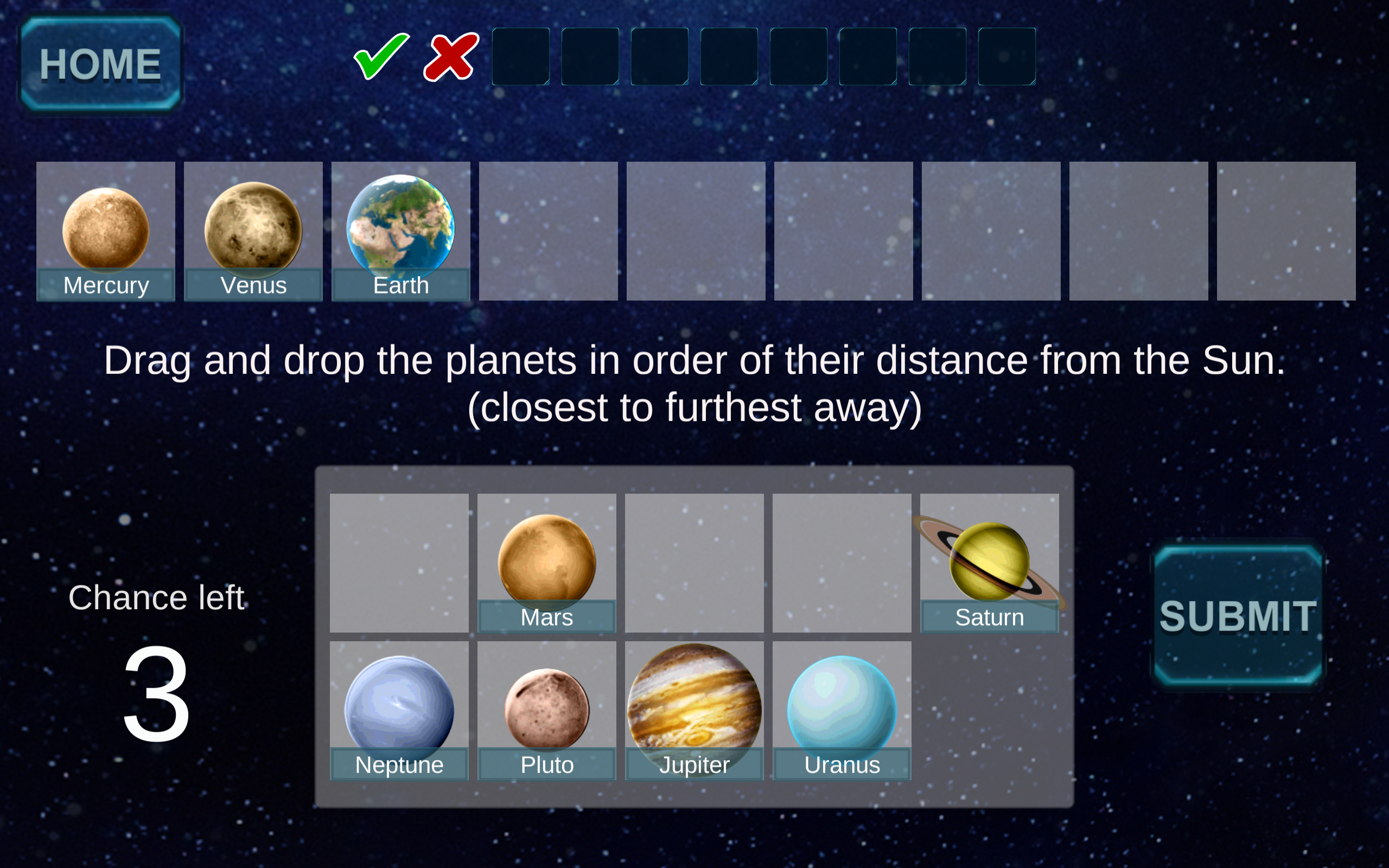
Task: Click the empty score box above Saturn's column
Action: 1005,56
